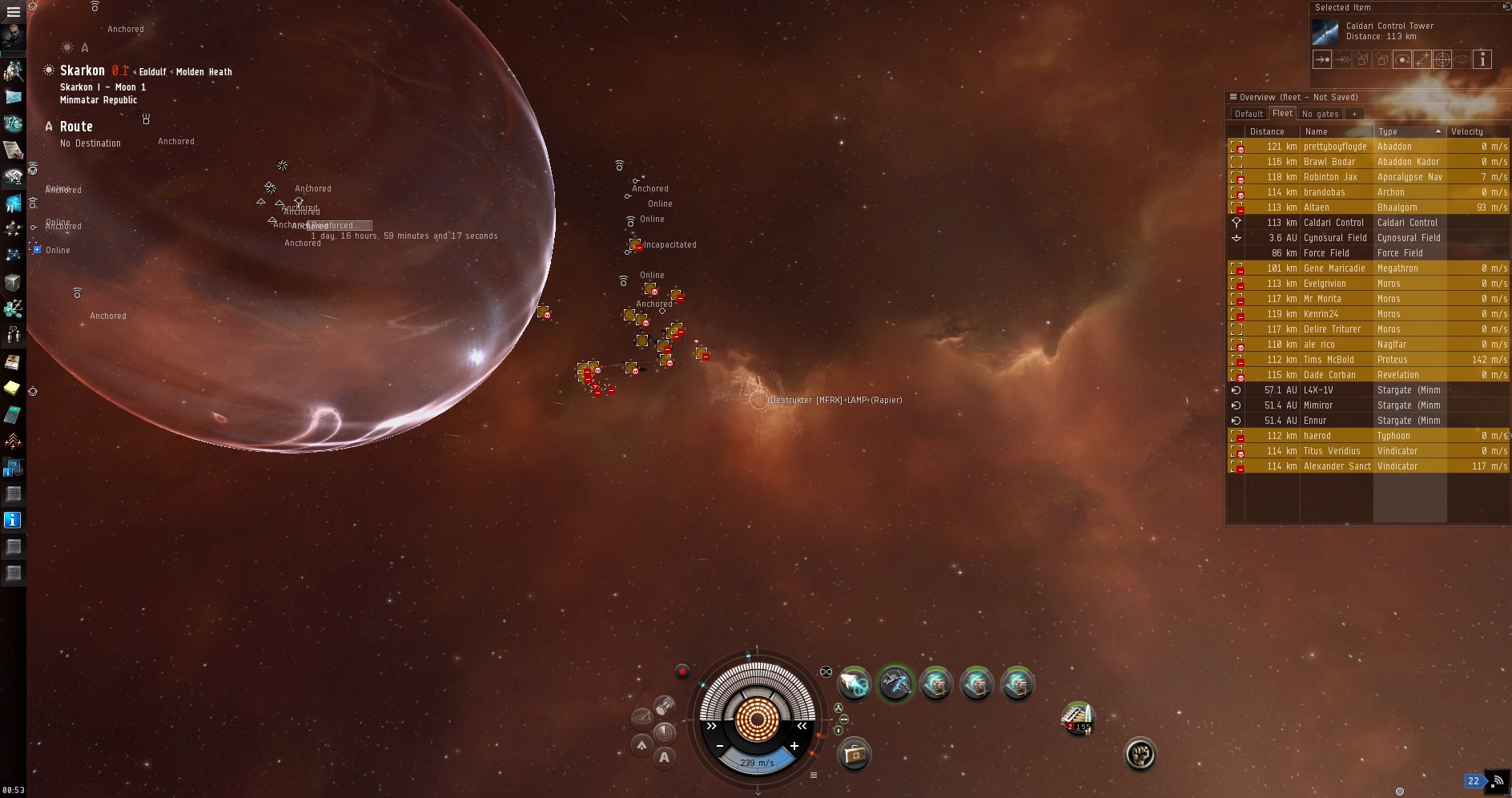Open the No gates overview tab

click(x=1320, y=114)
